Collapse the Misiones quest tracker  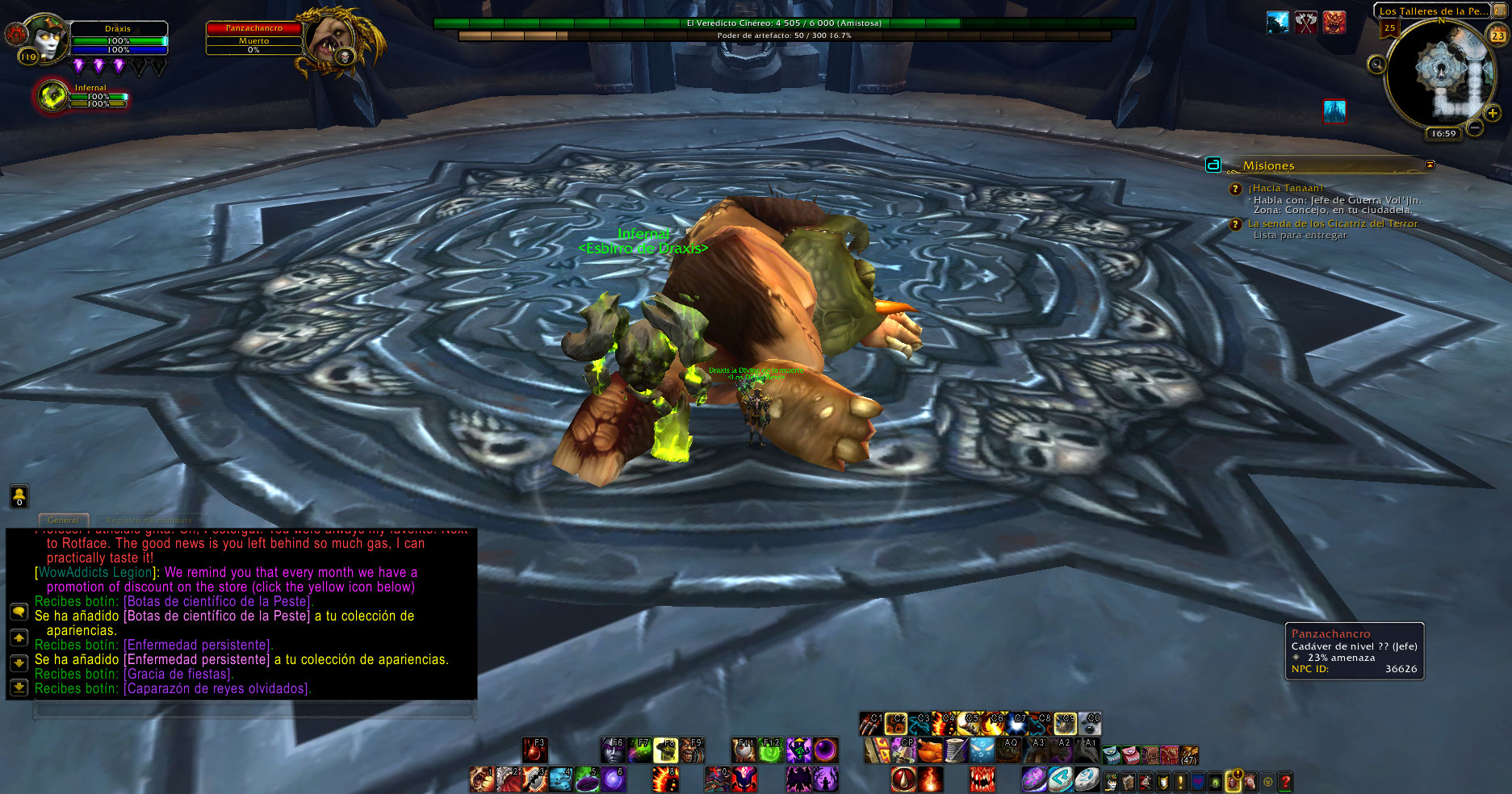pyautogui.click(x=1430, y=165)
